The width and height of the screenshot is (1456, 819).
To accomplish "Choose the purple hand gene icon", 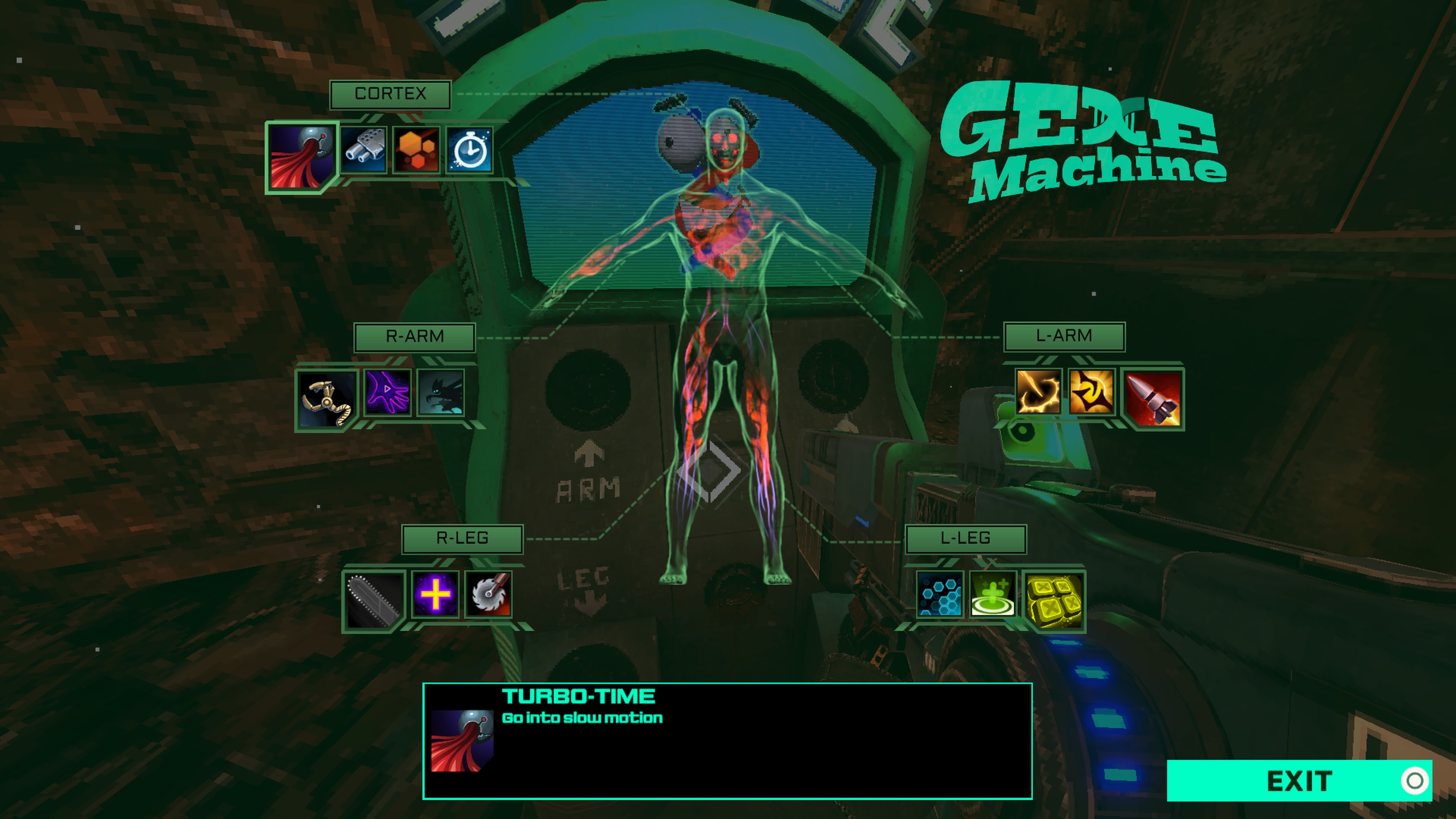I will point(388,392).
